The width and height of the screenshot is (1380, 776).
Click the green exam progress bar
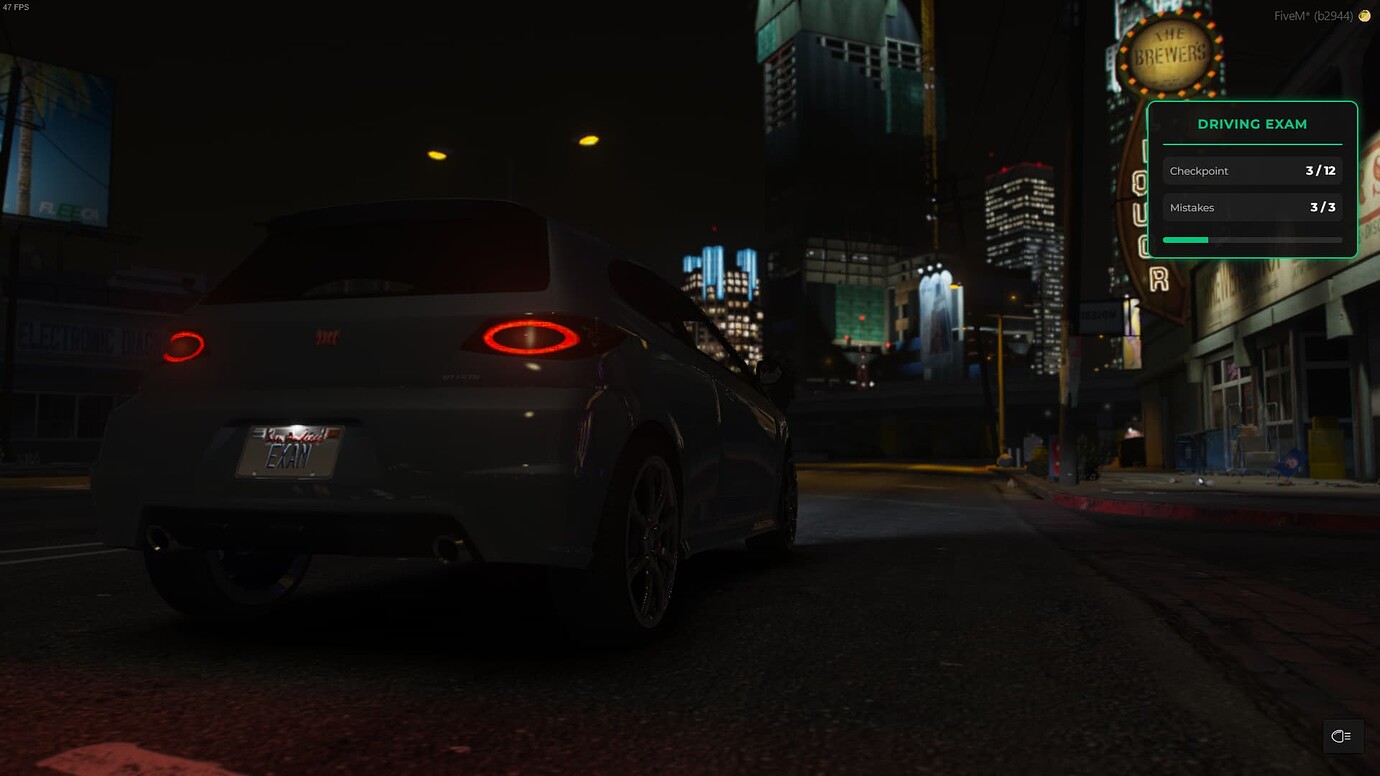1185,240
